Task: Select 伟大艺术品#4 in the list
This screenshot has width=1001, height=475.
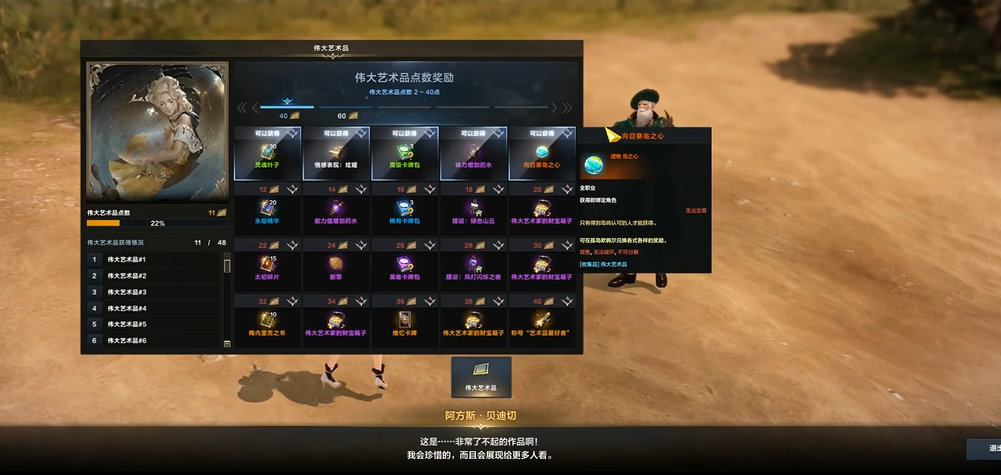Action: click(x=155, y=308)
